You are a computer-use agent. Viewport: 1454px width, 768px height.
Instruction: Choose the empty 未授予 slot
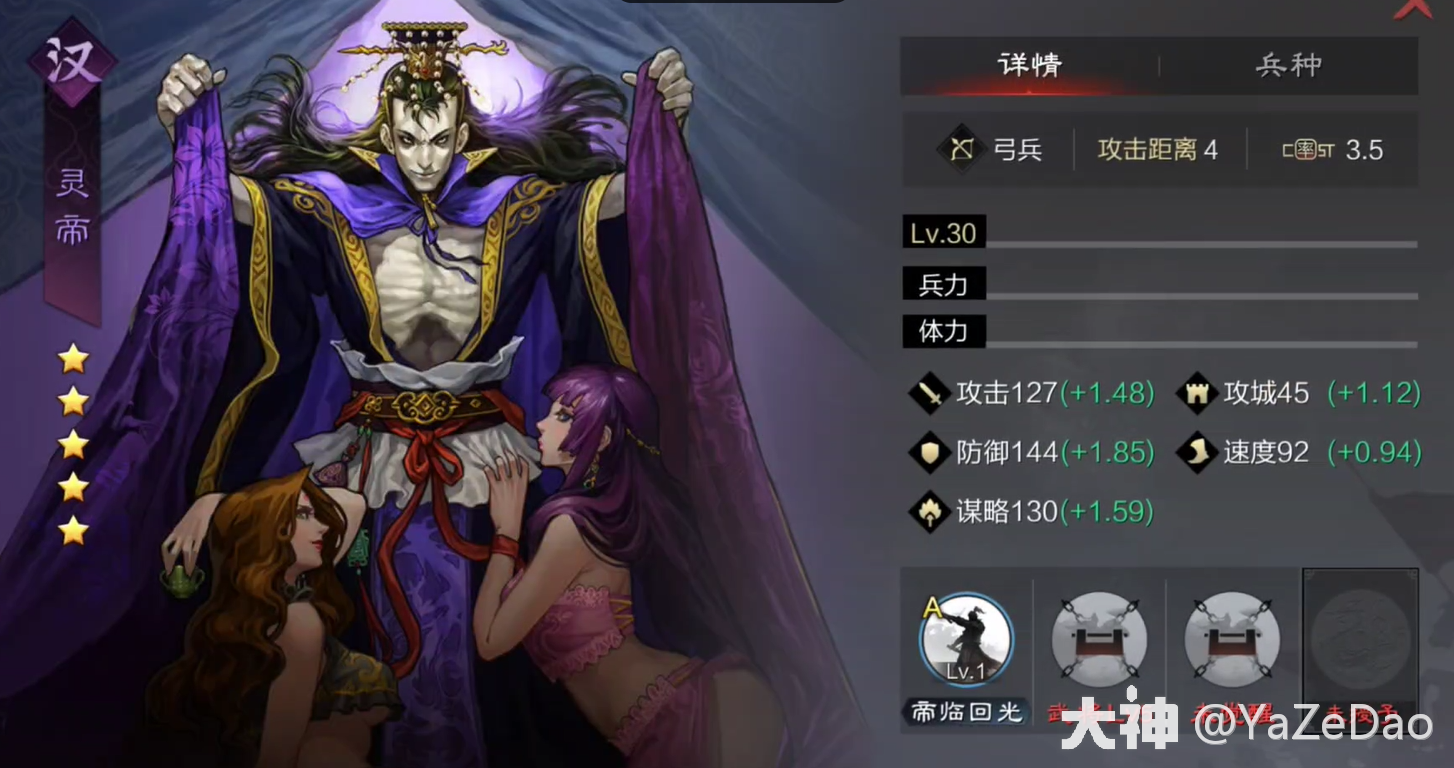(x=1359, y=640)
